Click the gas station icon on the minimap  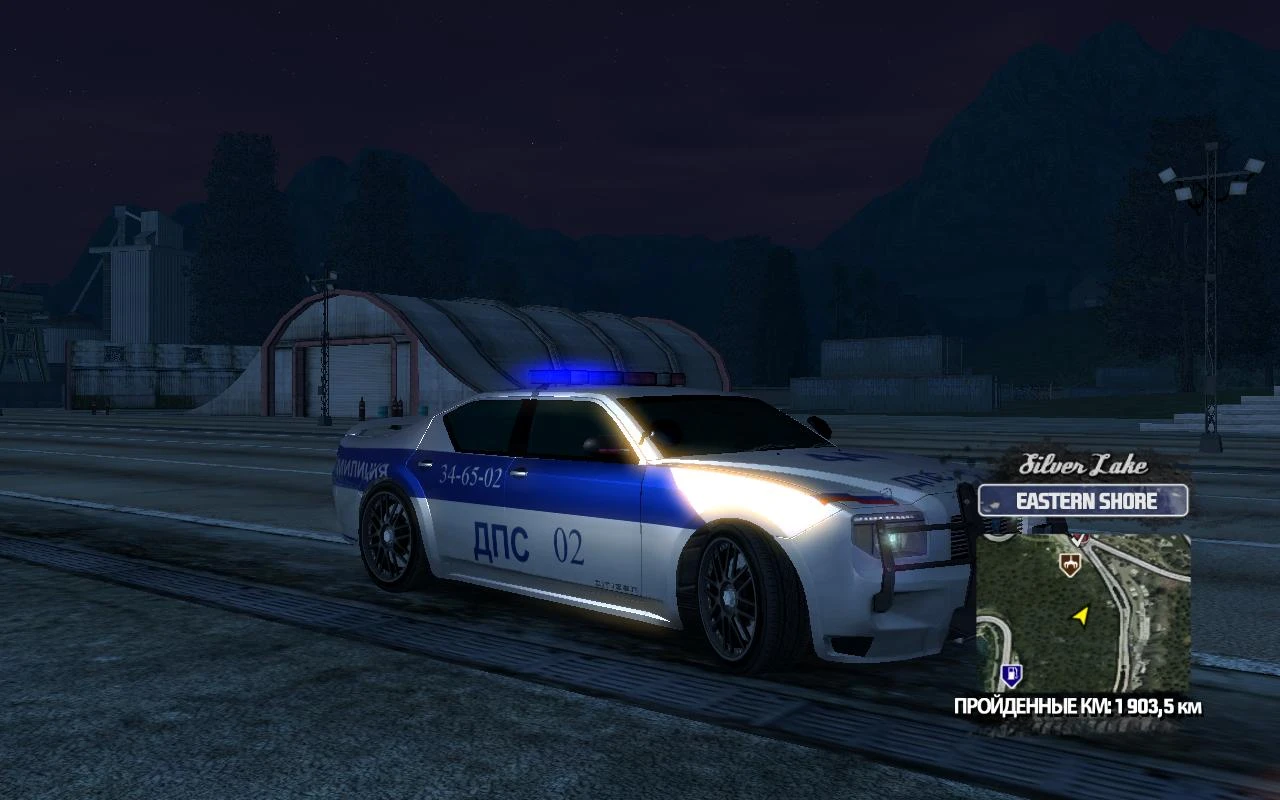(x=1011, y=676)
